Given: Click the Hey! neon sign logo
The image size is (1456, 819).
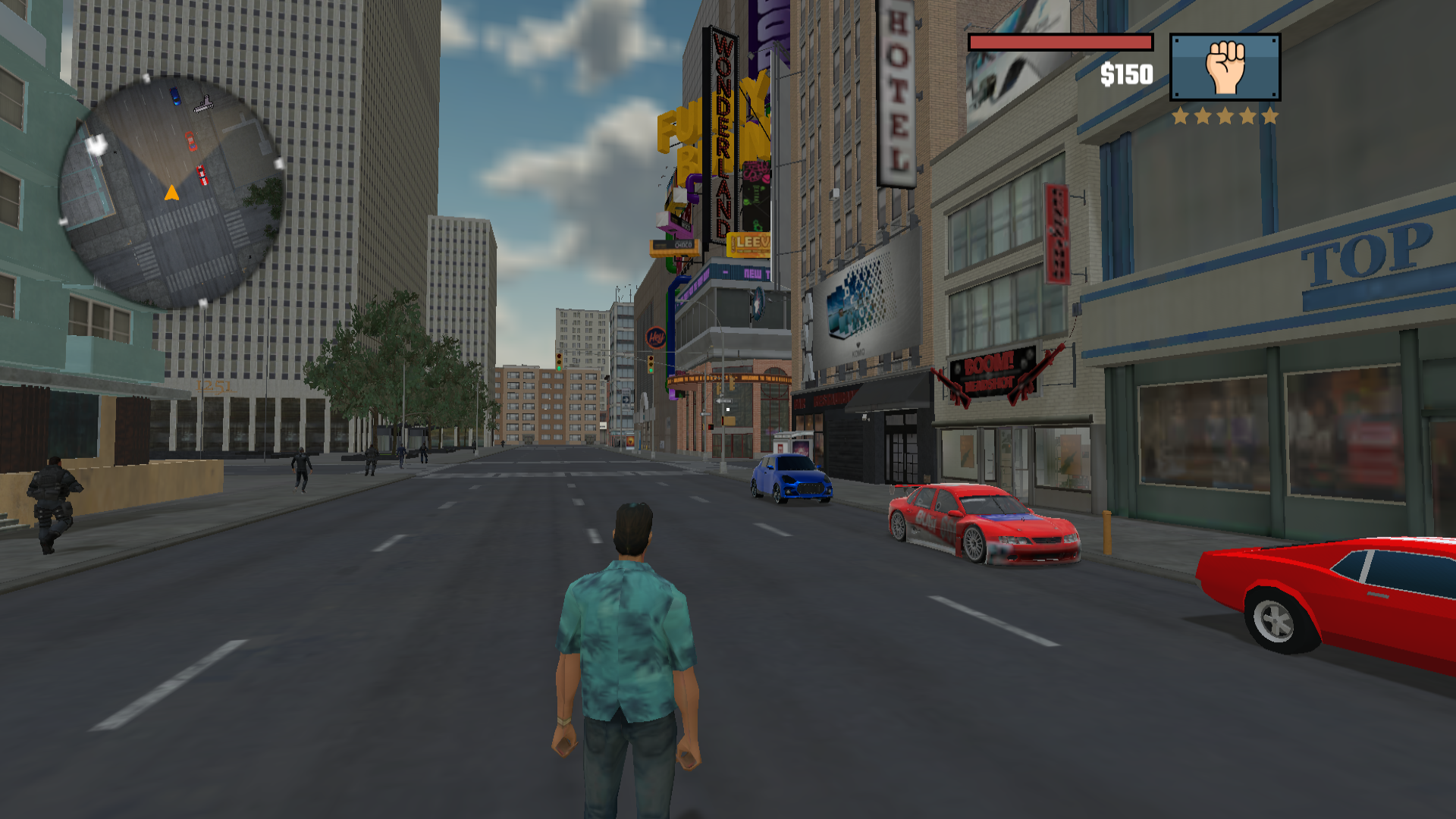Looking at the screenshot, I should coord(655,337).
